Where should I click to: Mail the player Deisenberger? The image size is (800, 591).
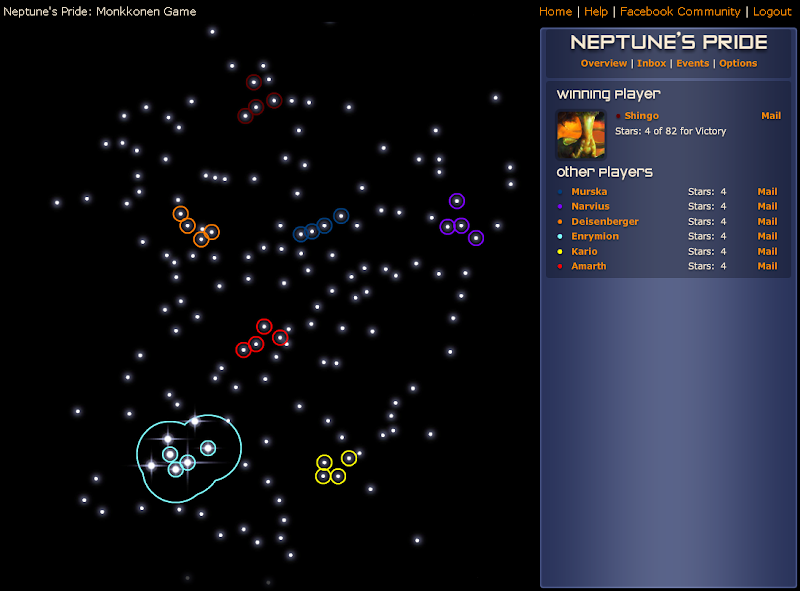tap(767, 221)
